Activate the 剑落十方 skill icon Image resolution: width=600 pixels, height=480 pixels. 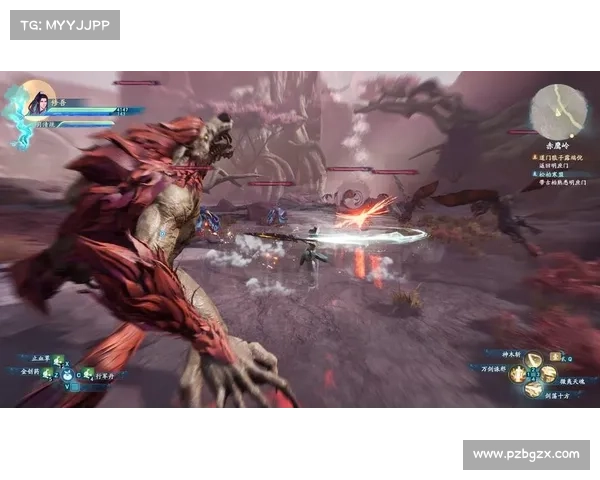click(x=534, y=389)
